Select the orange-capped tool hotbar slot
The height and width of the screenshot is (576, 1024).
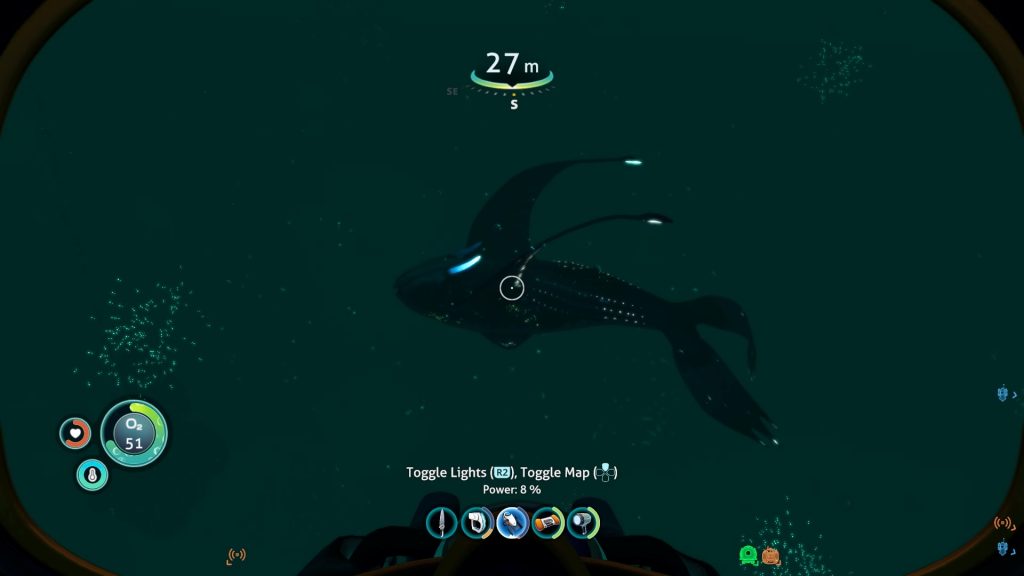point(548,522)
